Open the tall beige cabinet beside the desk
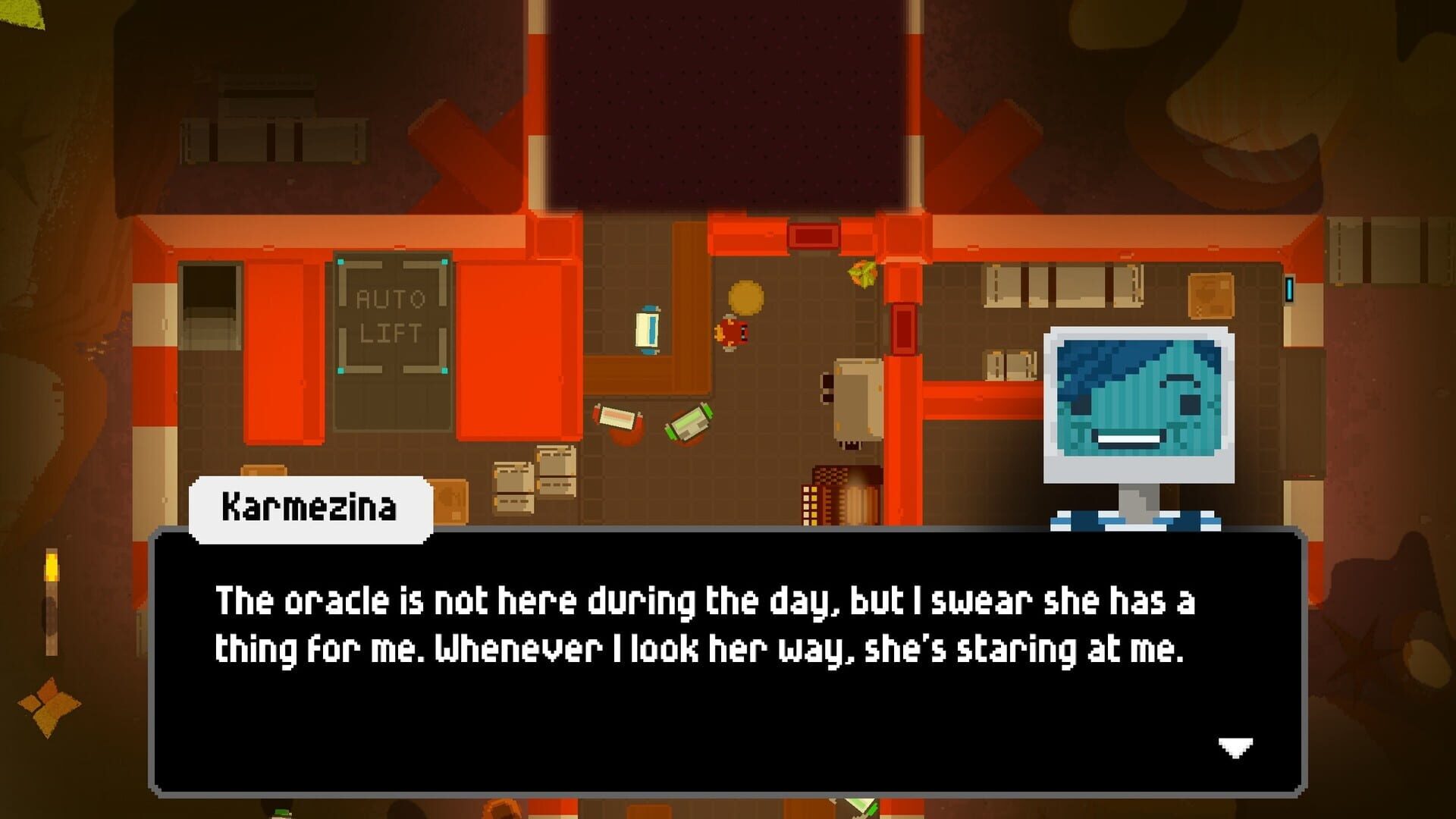The height and width of the screenshot is (819, 1456). tap(858, 398)
